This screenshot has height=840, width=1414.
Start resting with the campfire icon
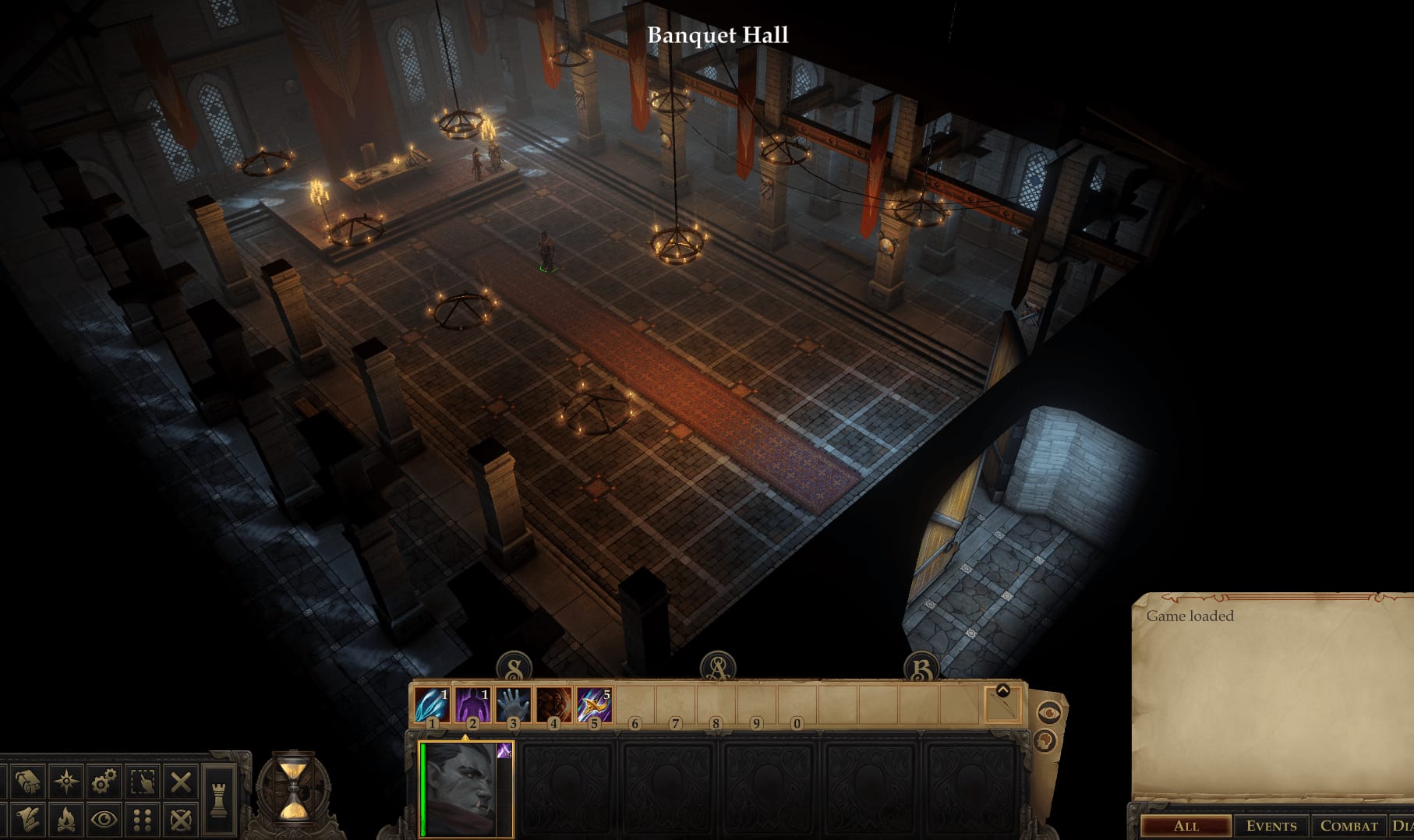pos(66,819)
